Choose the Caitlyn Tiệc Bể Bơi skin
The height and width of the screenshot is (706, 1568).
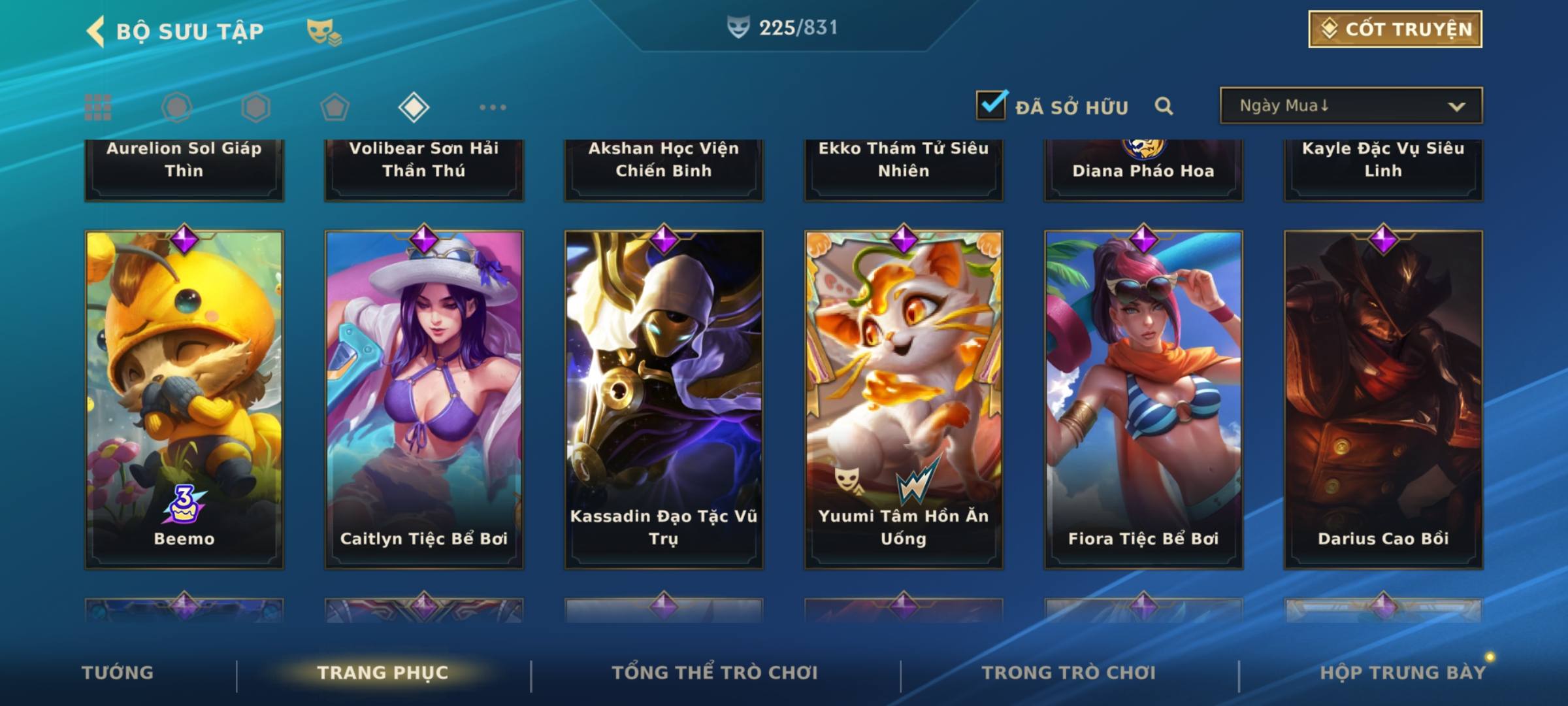424,399
